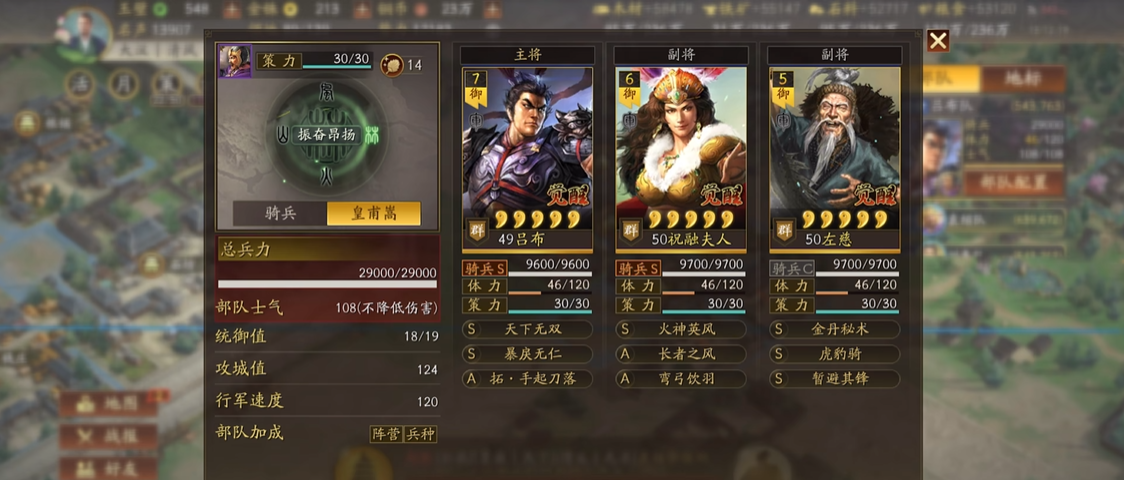View the 暴戾无仁 skill
Screen dimensions: 1124x480
[x=527, y=354]
